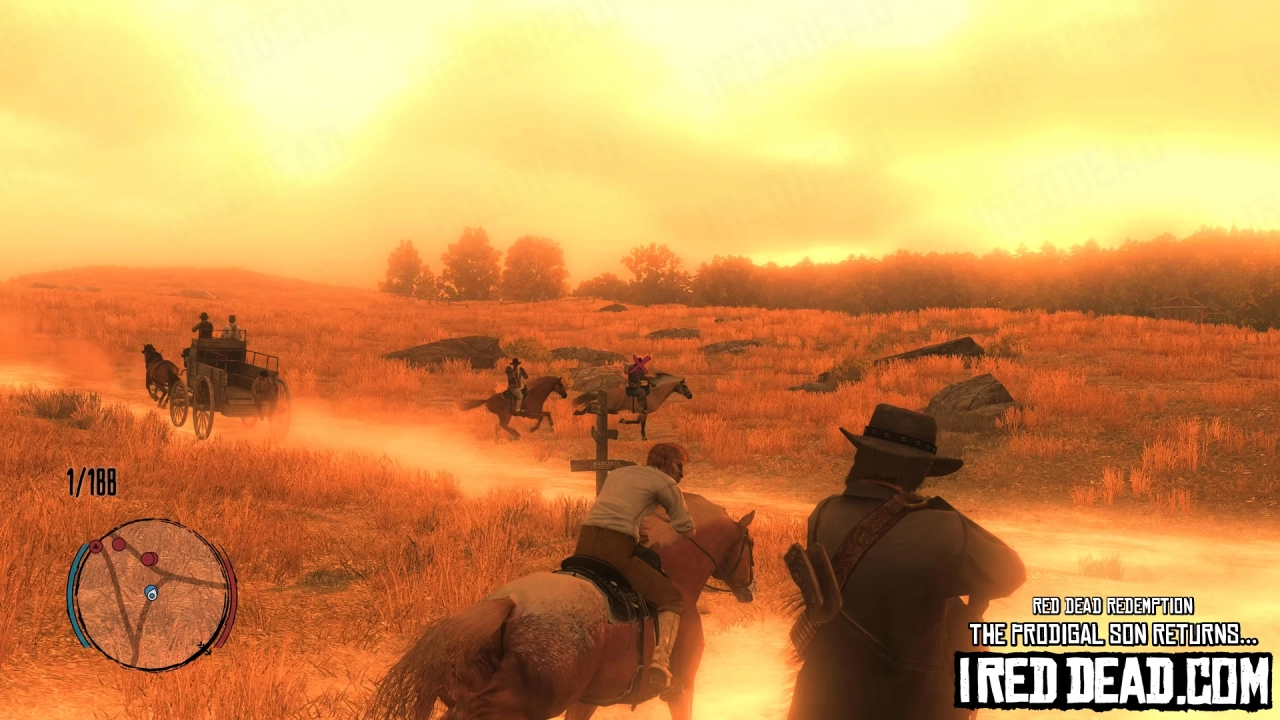Click the RED DEAD REDEMPTION caption text
The height and width of the screenshot is (720, 1280).
coord(1113,606)
